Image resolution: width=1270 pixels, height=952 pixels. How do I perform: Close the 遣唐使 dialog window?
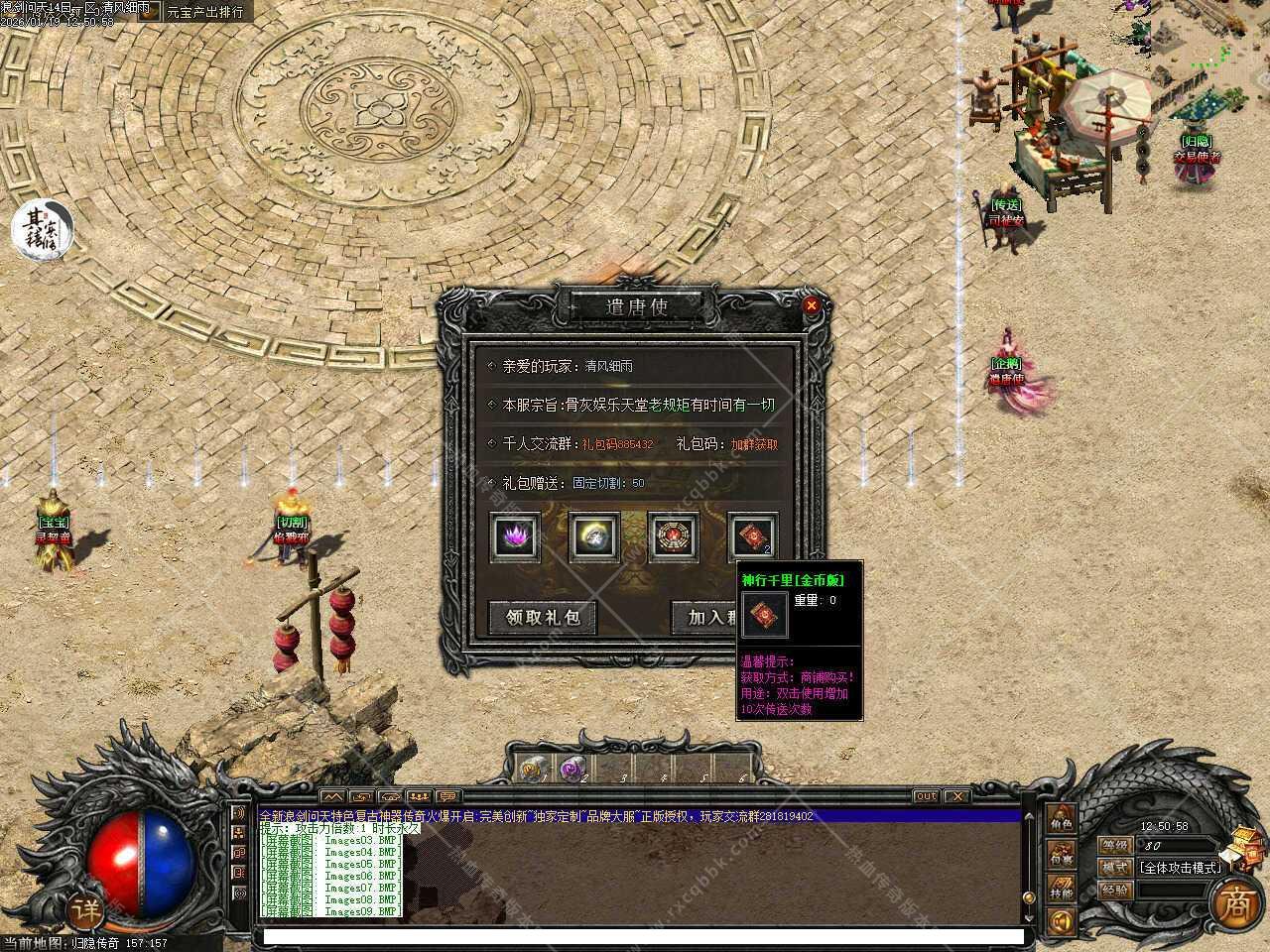812,305
